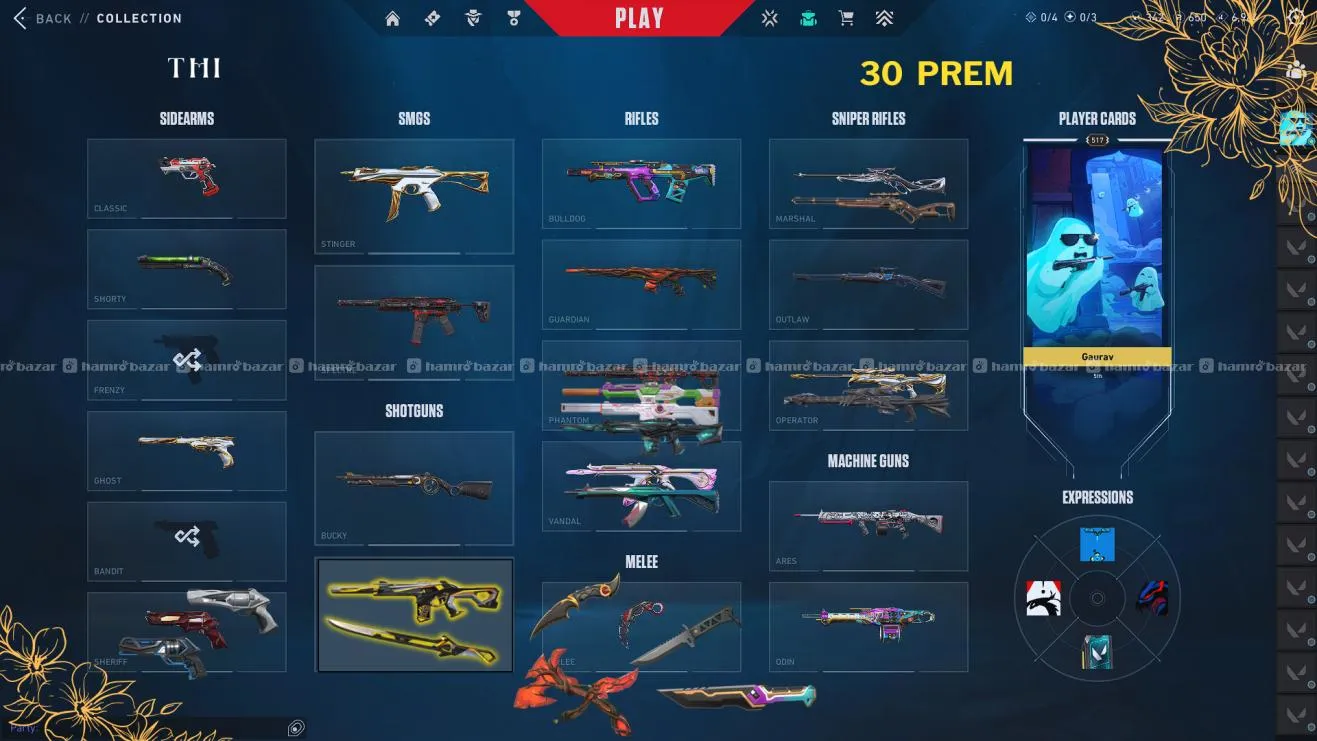Open the settings gear icon

tap(1296, 17)
